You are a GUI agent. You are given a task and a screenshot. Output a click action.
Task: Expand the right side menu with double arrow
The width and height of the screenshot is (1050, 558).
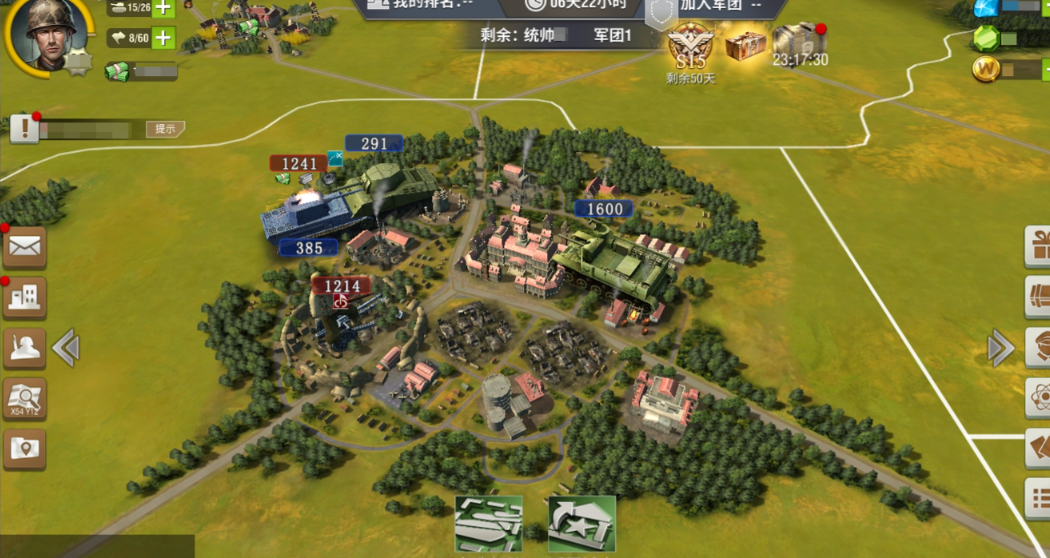[x=1000, y=348]
